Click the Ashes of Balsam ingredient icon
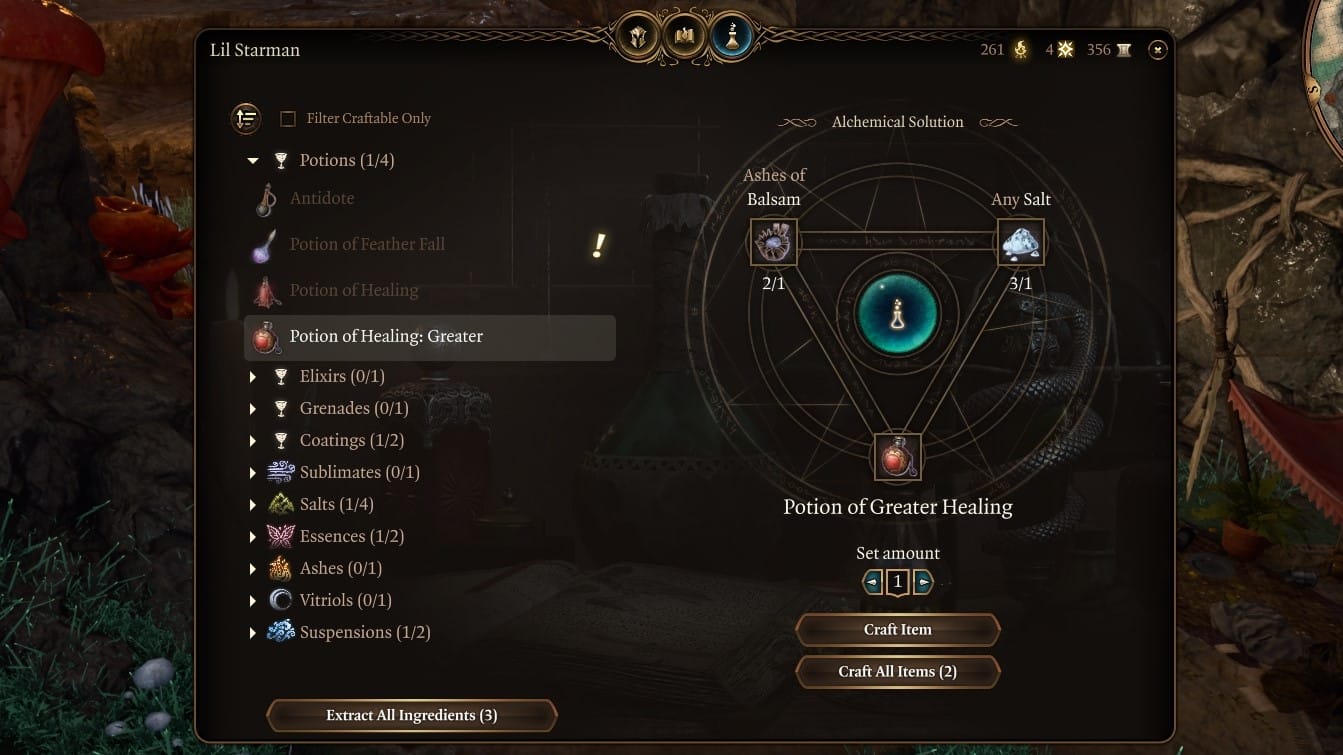The width and height of the screenshot is (1343, 755). click(773, 242)
